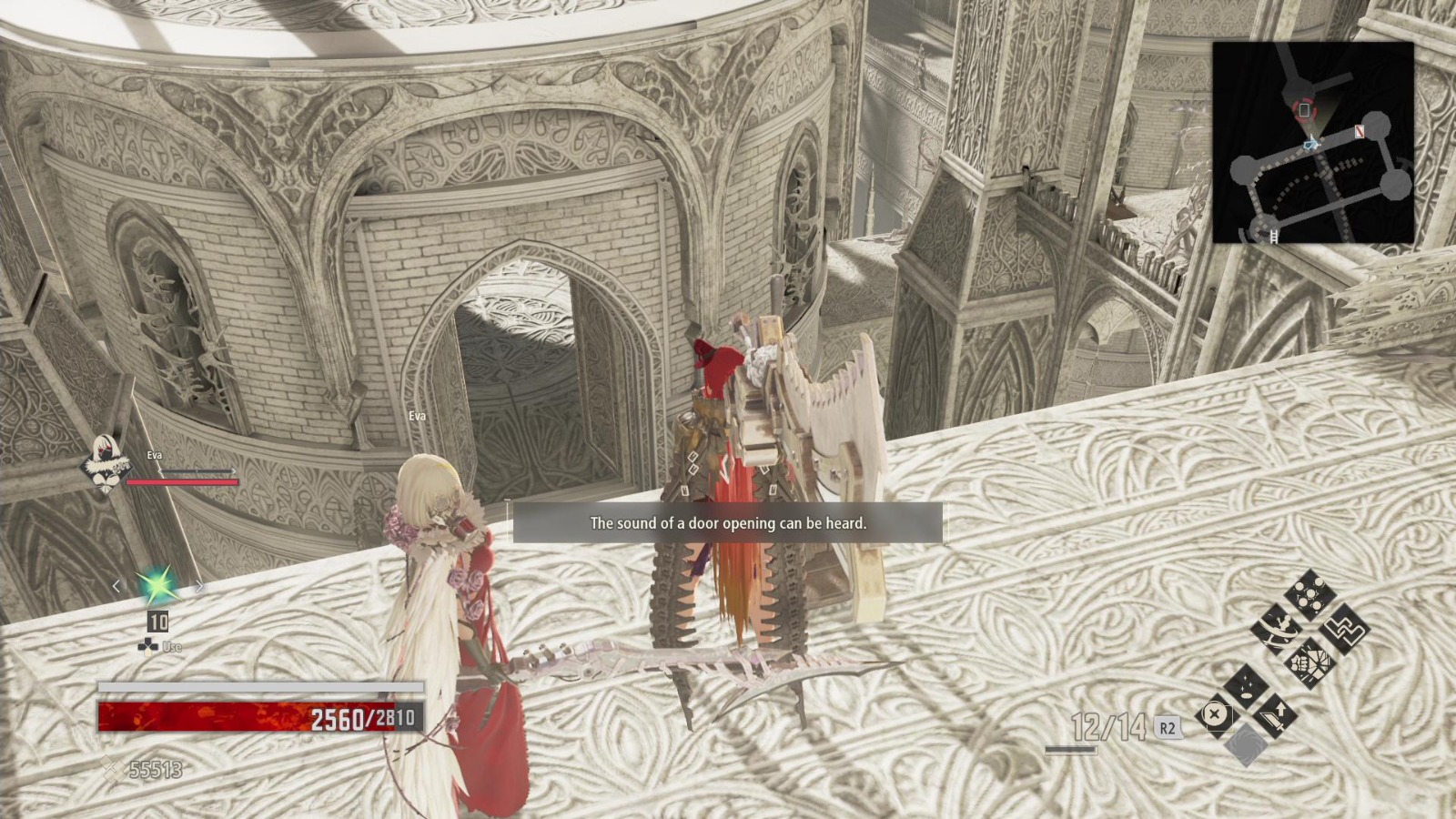1456x819 pixels.
Task: Click the right arrow of the item selector
Action: tap(199, 586)
